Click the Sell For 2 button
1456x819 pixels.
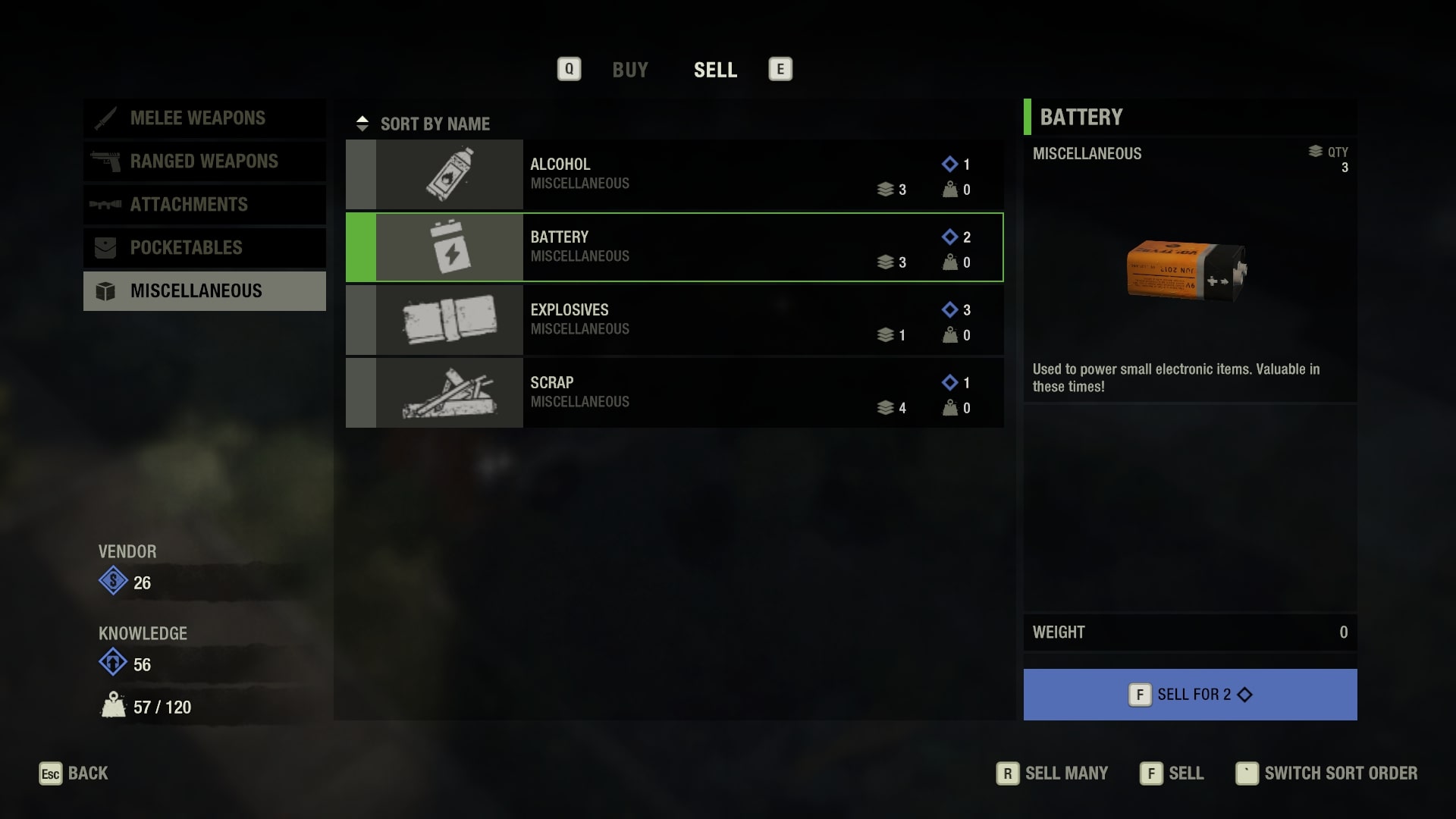1190,695
